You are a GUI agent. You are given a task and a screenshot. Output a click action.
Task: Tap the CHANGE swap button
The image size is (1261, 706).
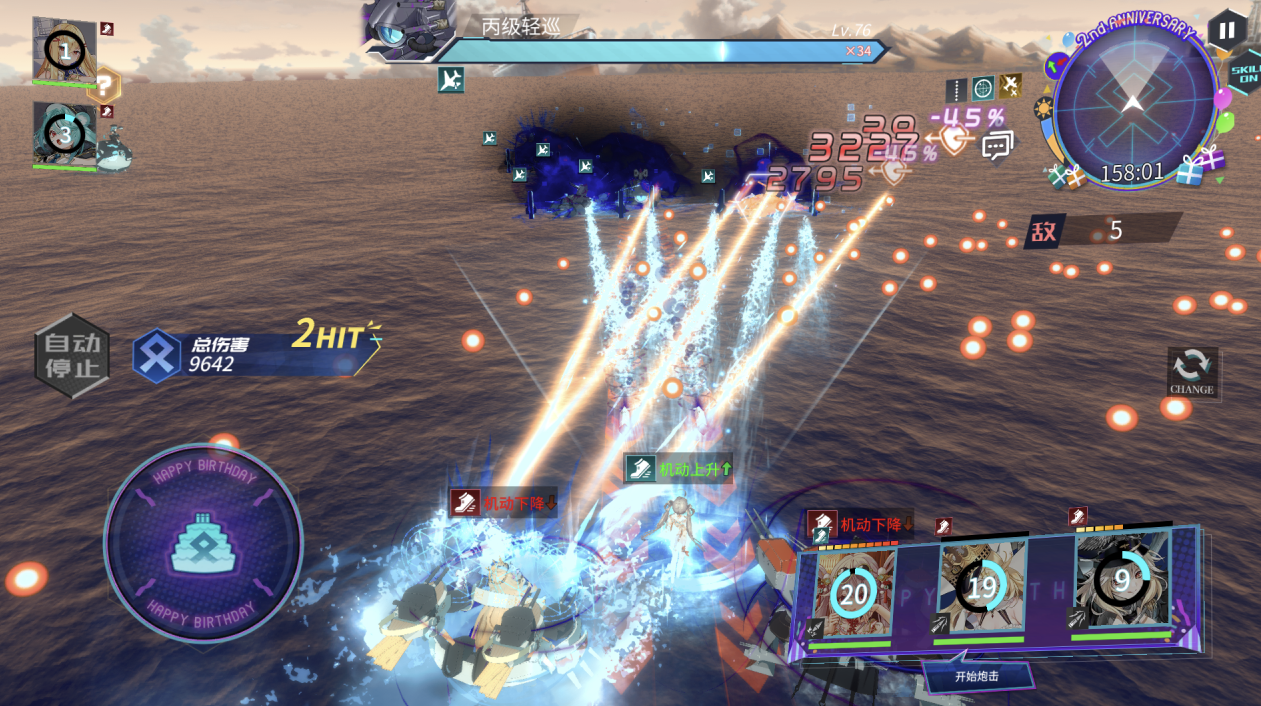pos(1192,371)
